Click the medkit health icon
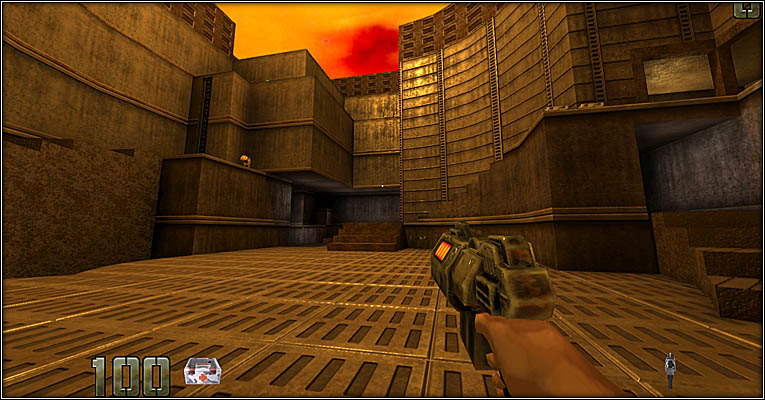 pyautogui.click(x=202, y=371)
